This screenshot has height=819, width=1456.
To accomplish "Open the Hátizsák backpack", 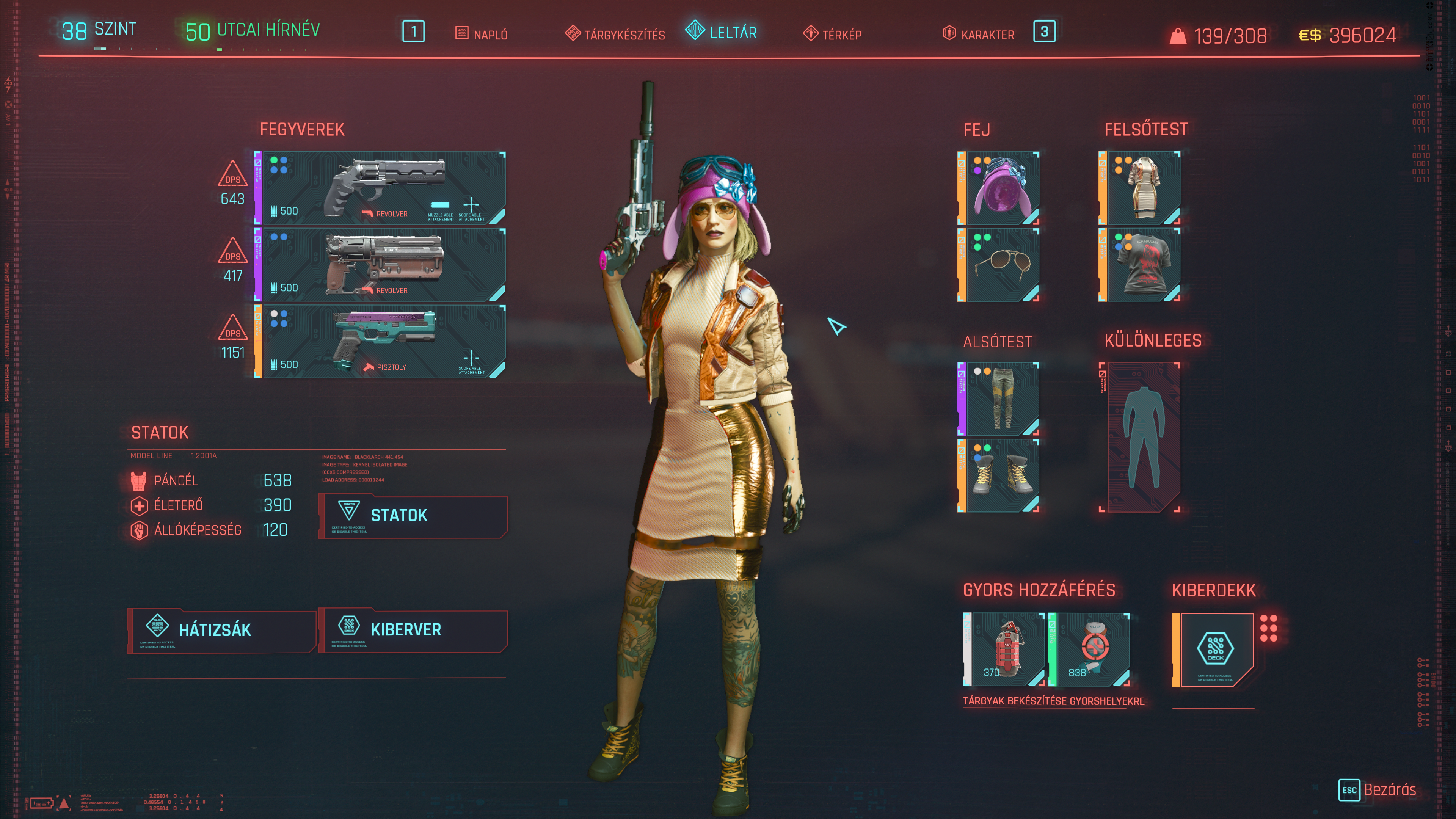I will coord(221,630).
